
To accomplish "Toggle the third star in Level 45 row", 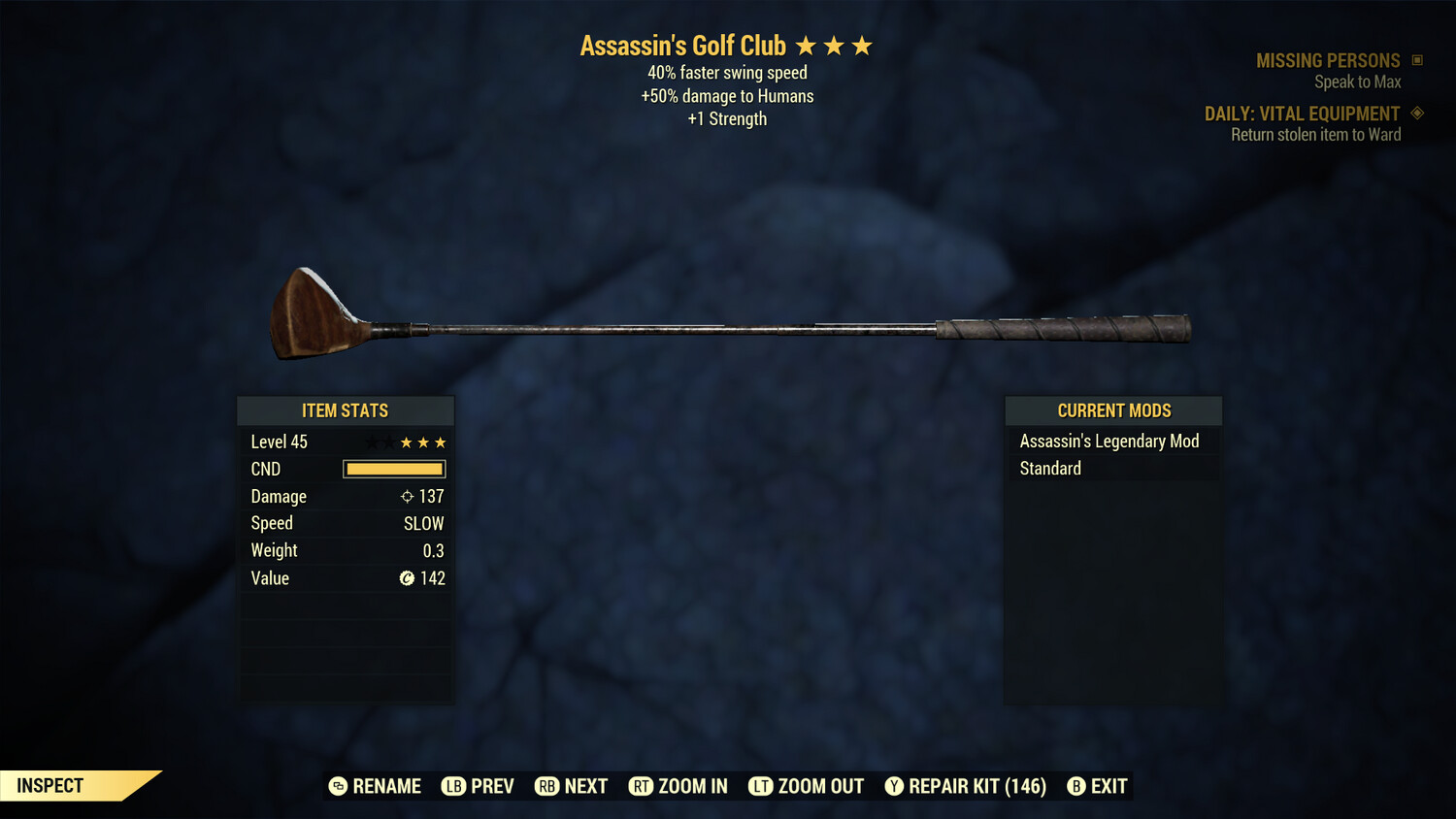I will pos(440,442).
